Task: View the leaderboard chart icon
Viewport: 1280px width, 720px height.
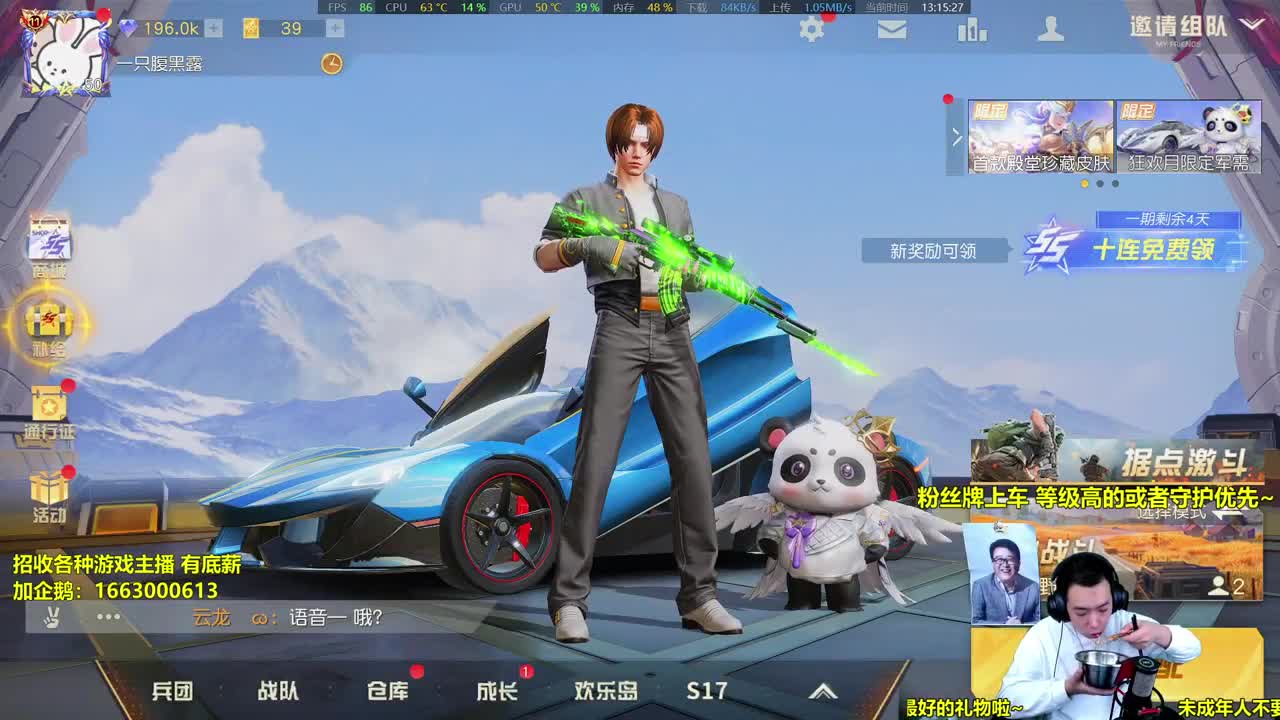Action: point(972,29)
